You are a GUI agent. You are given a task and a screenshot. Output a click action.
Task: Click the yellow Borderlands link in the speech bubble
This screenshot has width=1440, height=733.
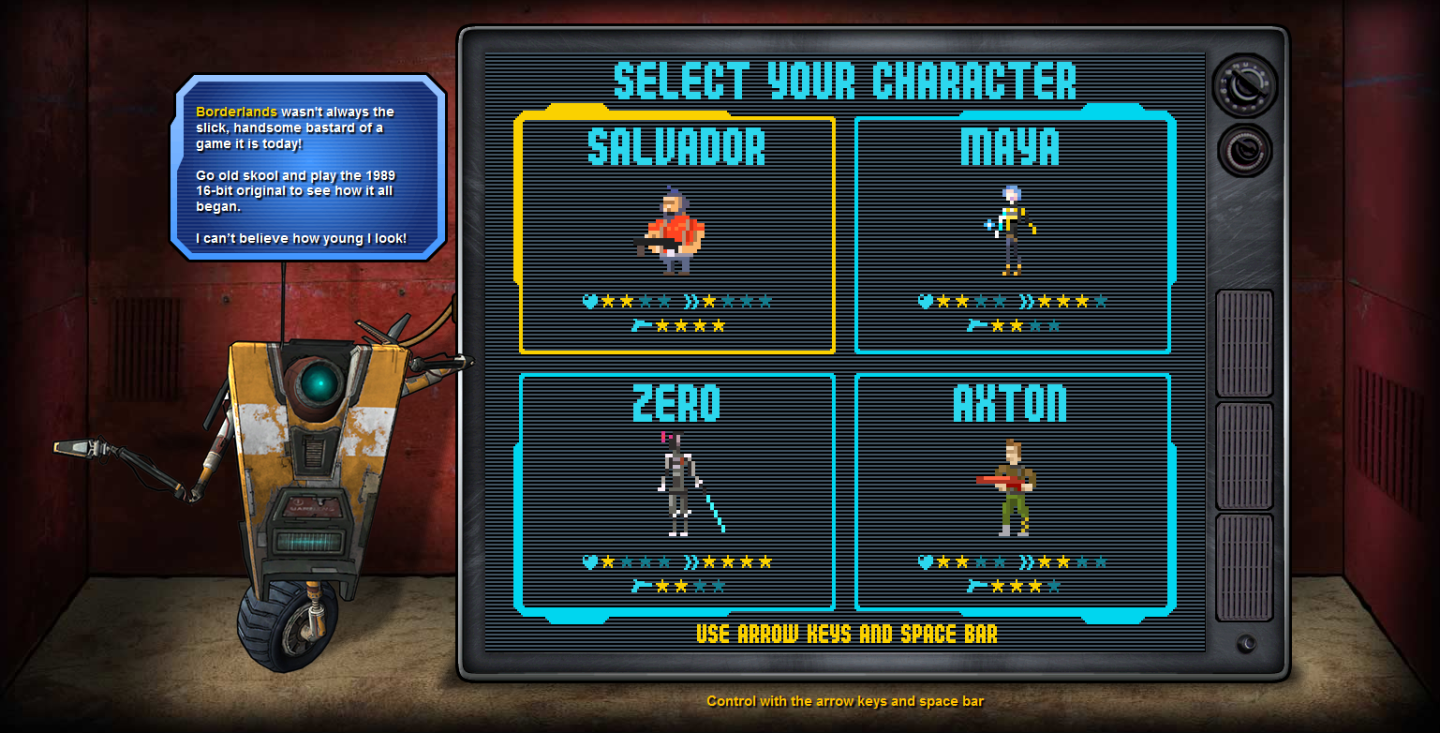pos(236,112)
